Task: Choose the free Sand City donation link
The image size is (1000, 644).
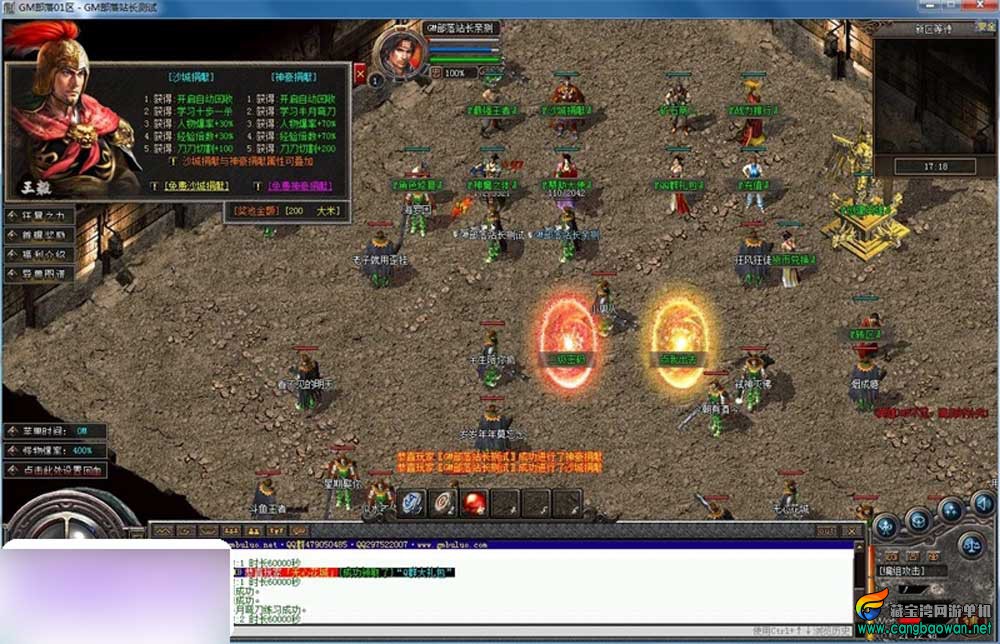Action: point(194,186)
